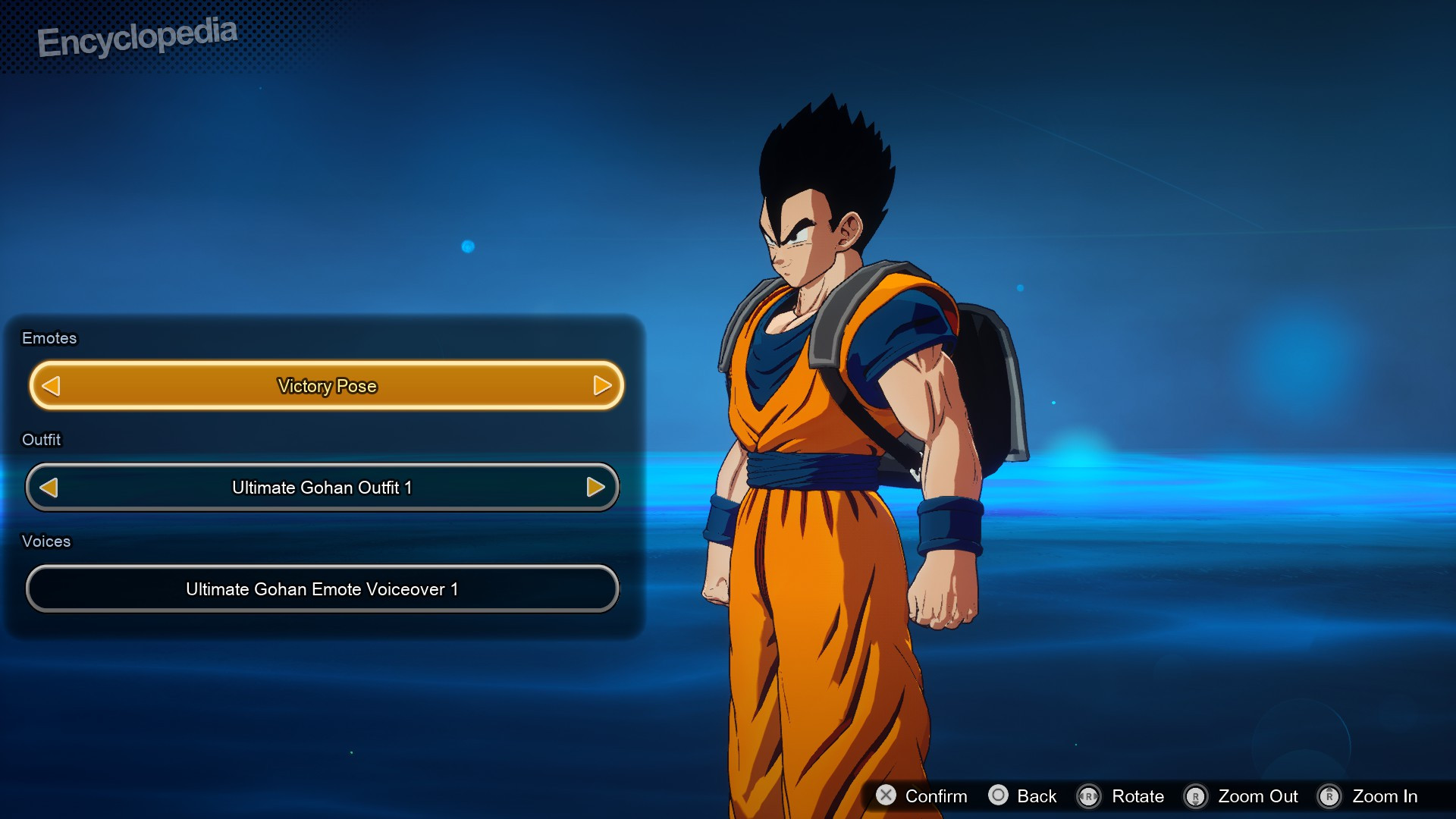
Task: Select the Rotate control icon
Action: [1087, 796]
